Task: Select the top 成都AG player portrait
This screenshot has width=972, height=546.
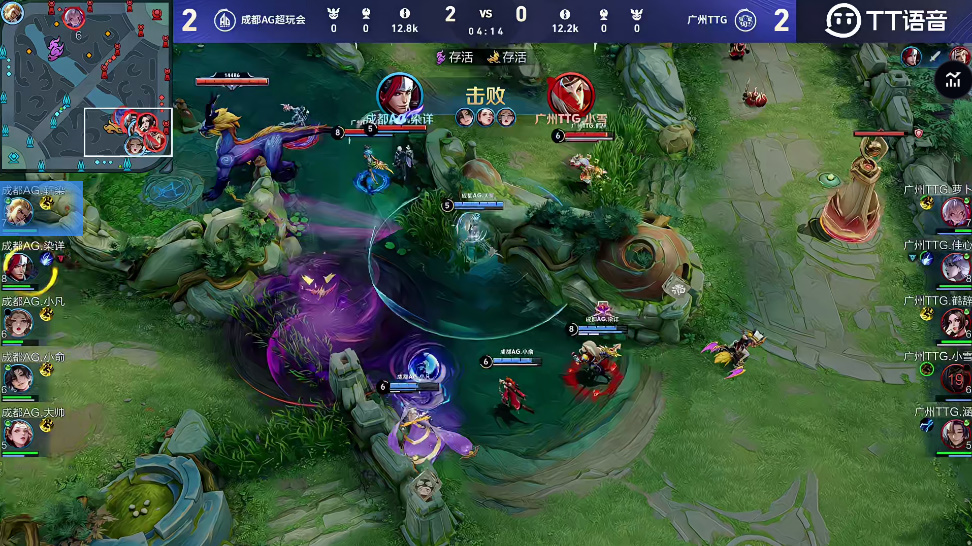Action: click(x=19, y=211)
